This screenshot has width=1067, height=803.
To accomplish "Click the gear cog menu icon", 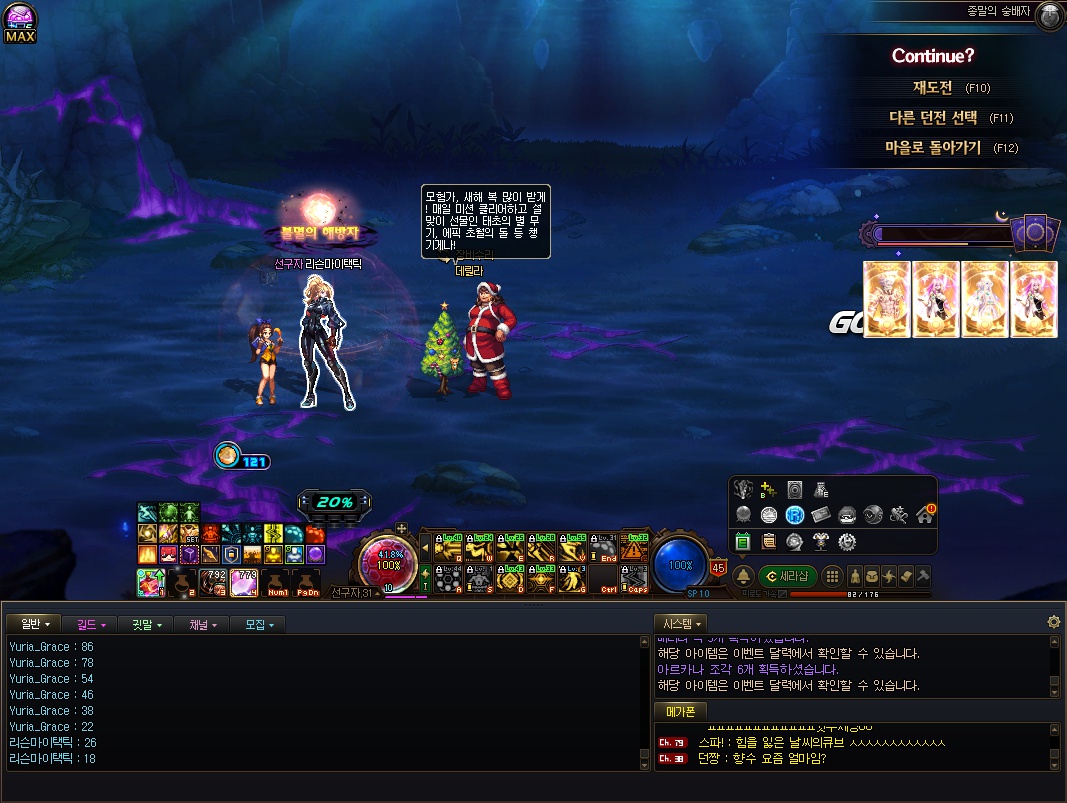I will pyautogui.click(x=847, y=542).
